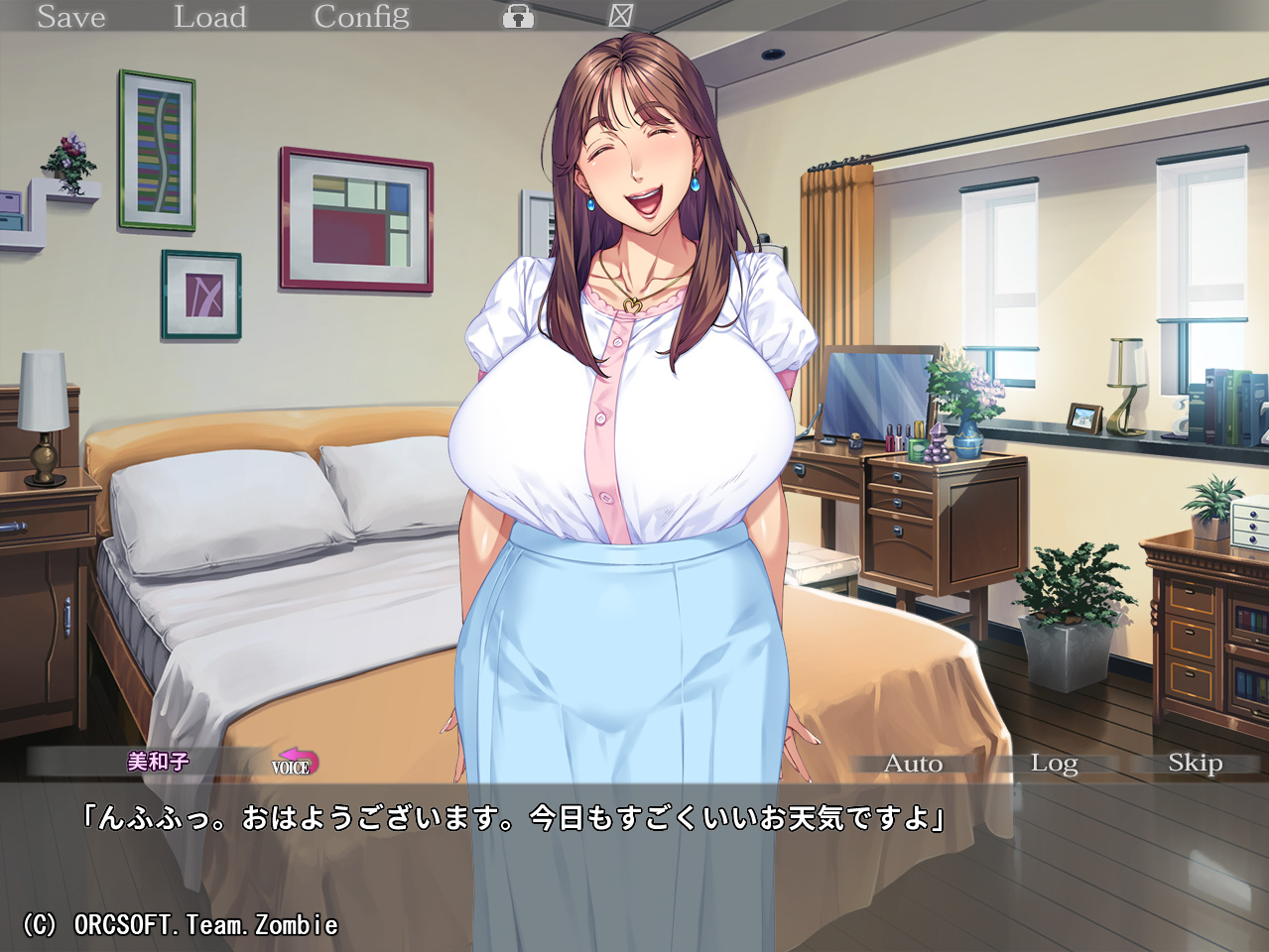Screen dimensions: 1269x952
Task: Open the dialogue Log
Action: [x=1054, y=764]
